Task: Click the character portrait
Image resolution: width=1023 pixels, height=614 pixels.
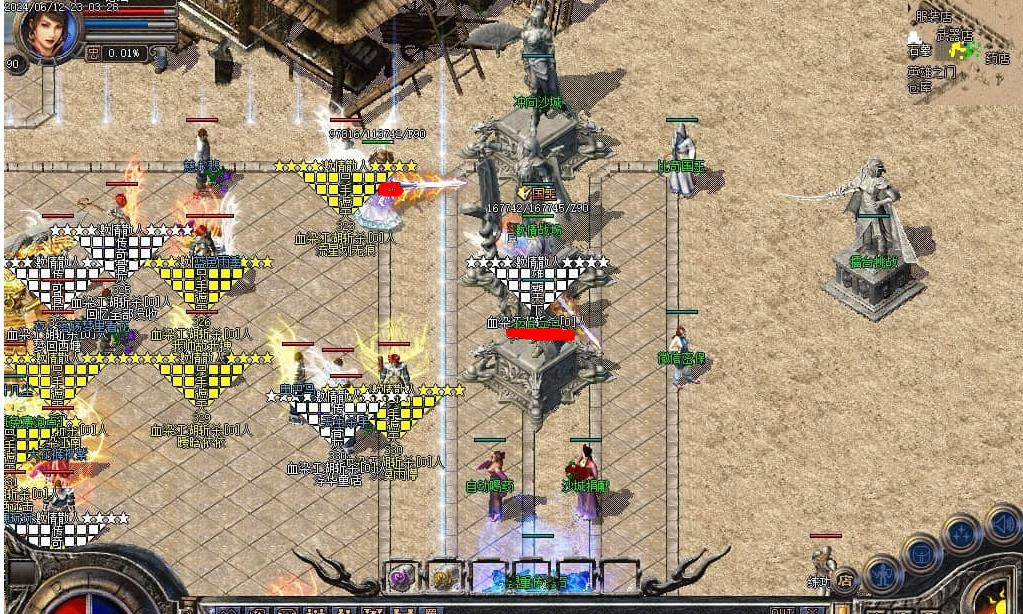Action: point(48,31)
